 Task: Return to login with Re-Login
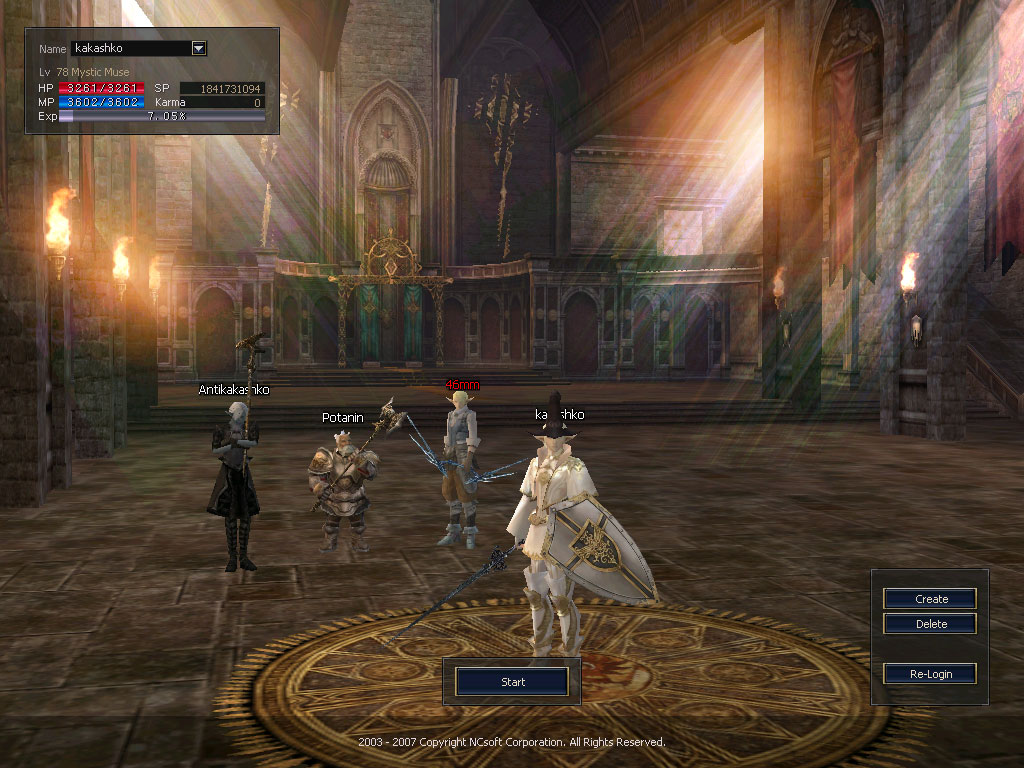tap(930, 674)
